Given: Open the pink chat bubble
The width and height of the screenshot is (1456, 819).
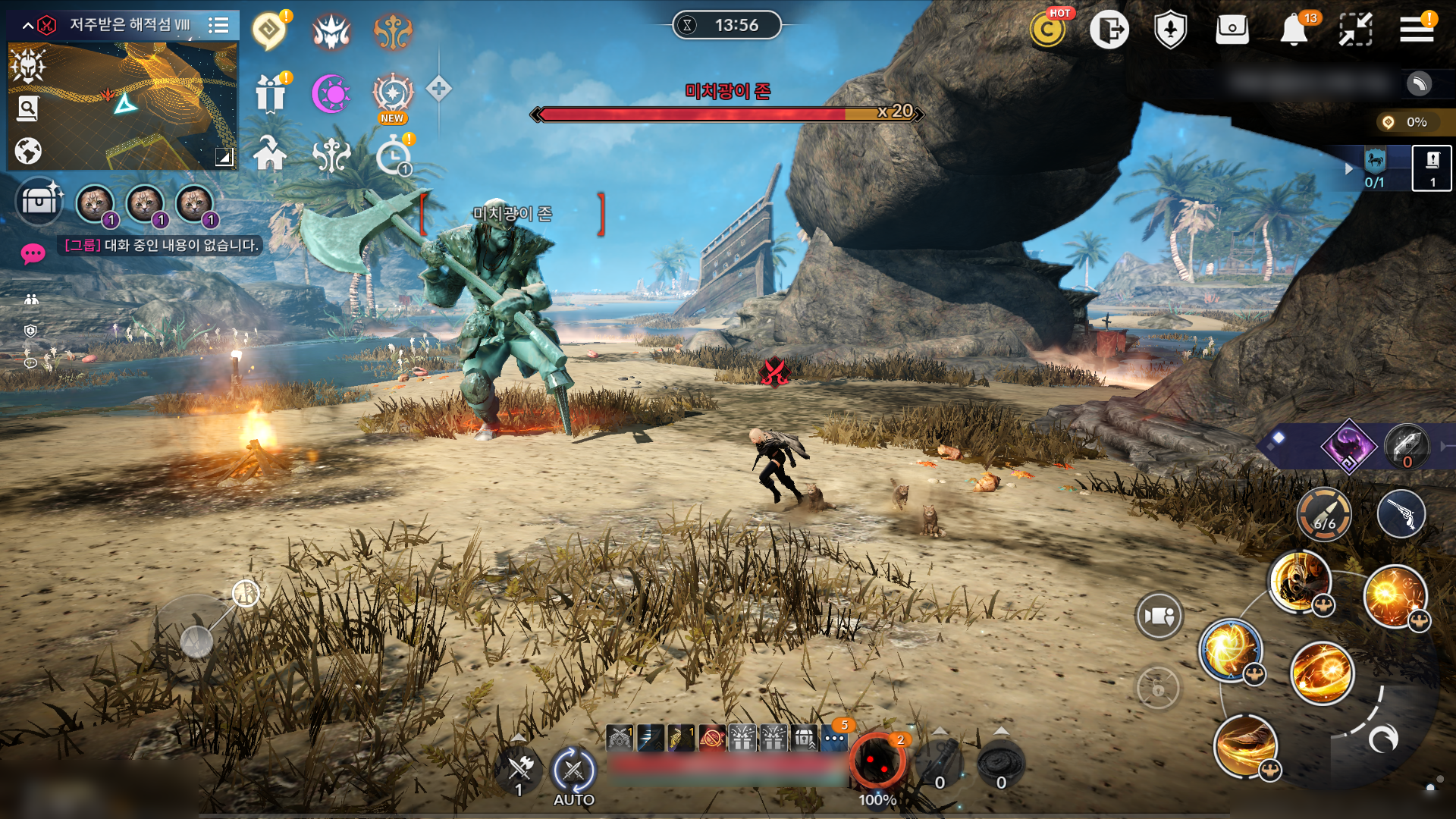Looking at the screenshot, I should [33, 253].
